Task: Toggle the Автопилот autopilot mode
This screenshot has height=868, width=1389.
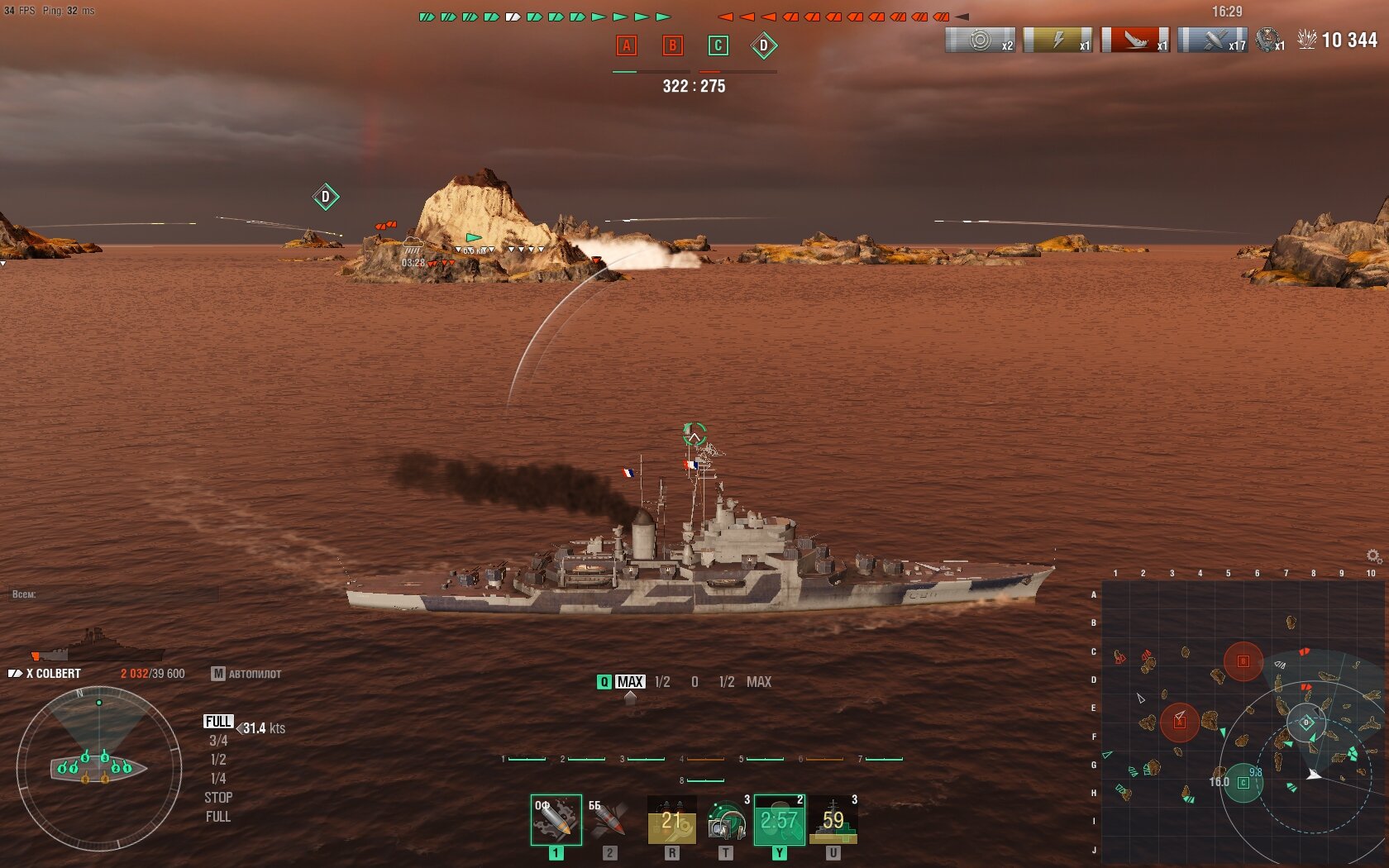Action: pyautogui.click(x=246, y=674)
